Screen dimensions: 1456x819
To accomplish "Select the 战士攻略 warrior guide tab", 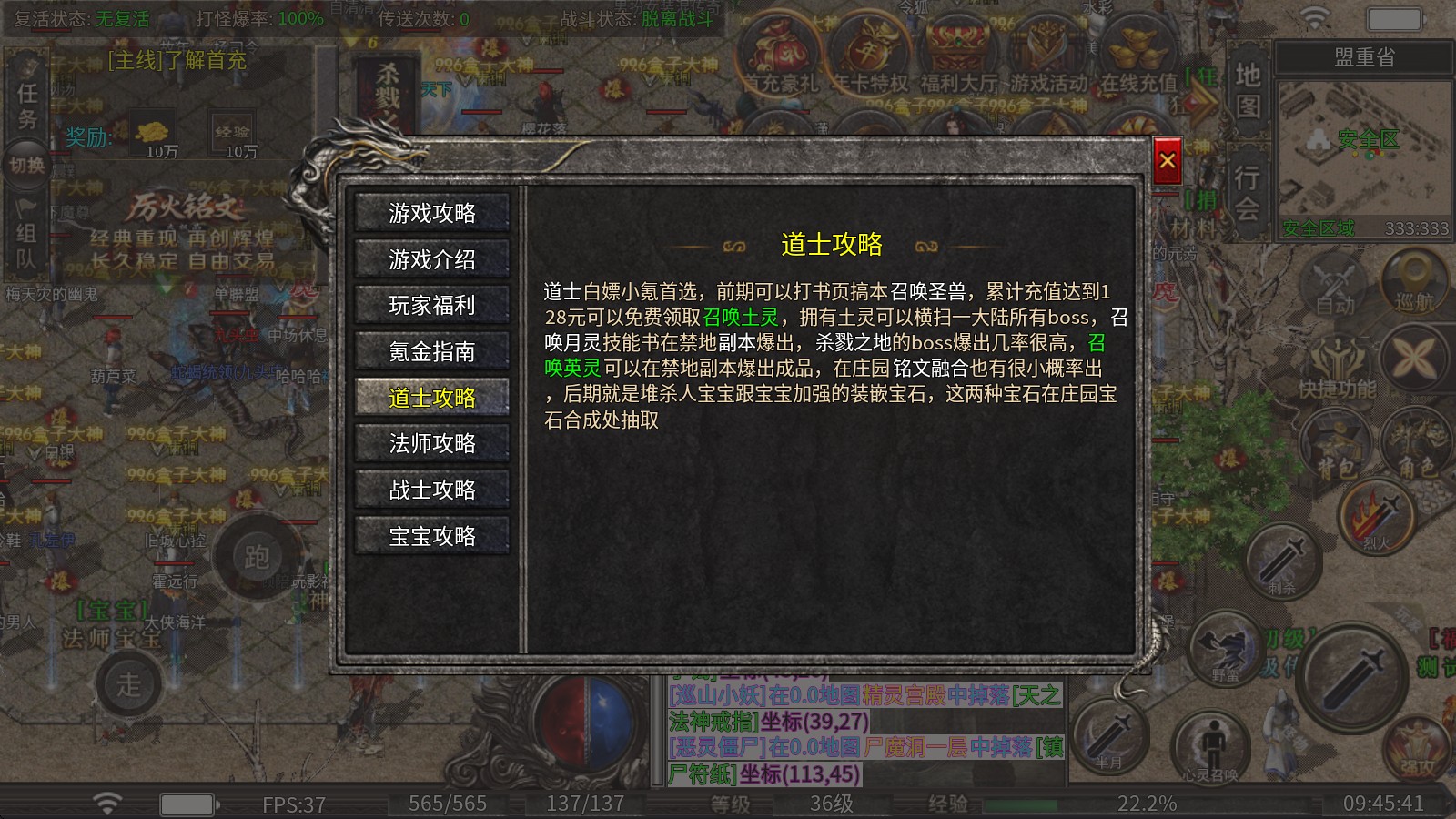I will click(431, 490).
